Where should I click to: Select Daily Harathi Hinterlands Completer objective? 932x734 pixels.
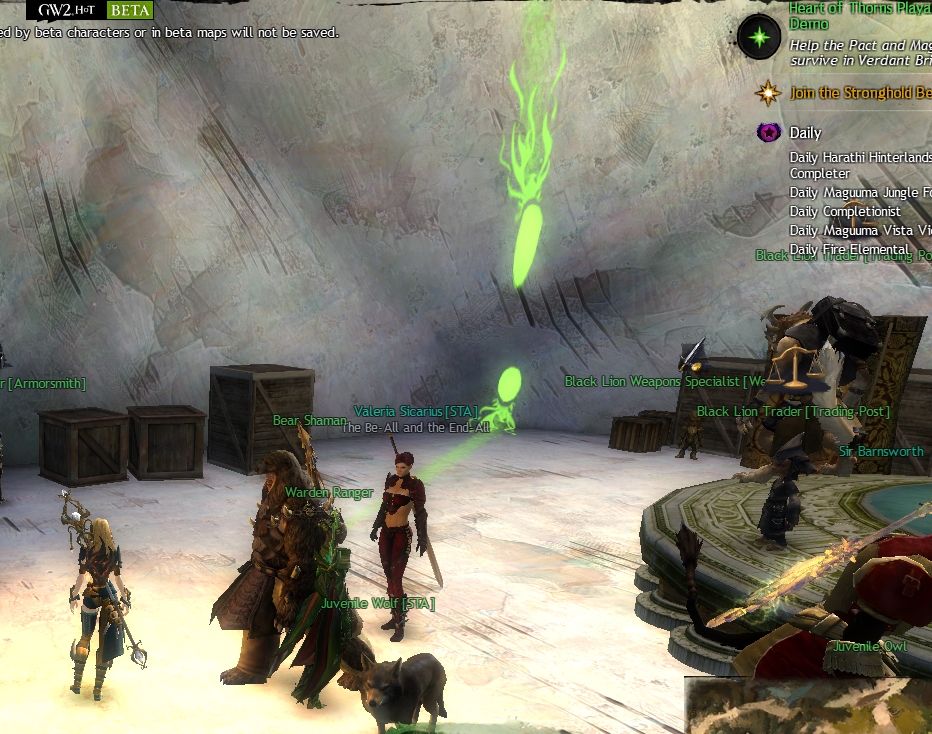click(x=860, y=165)
